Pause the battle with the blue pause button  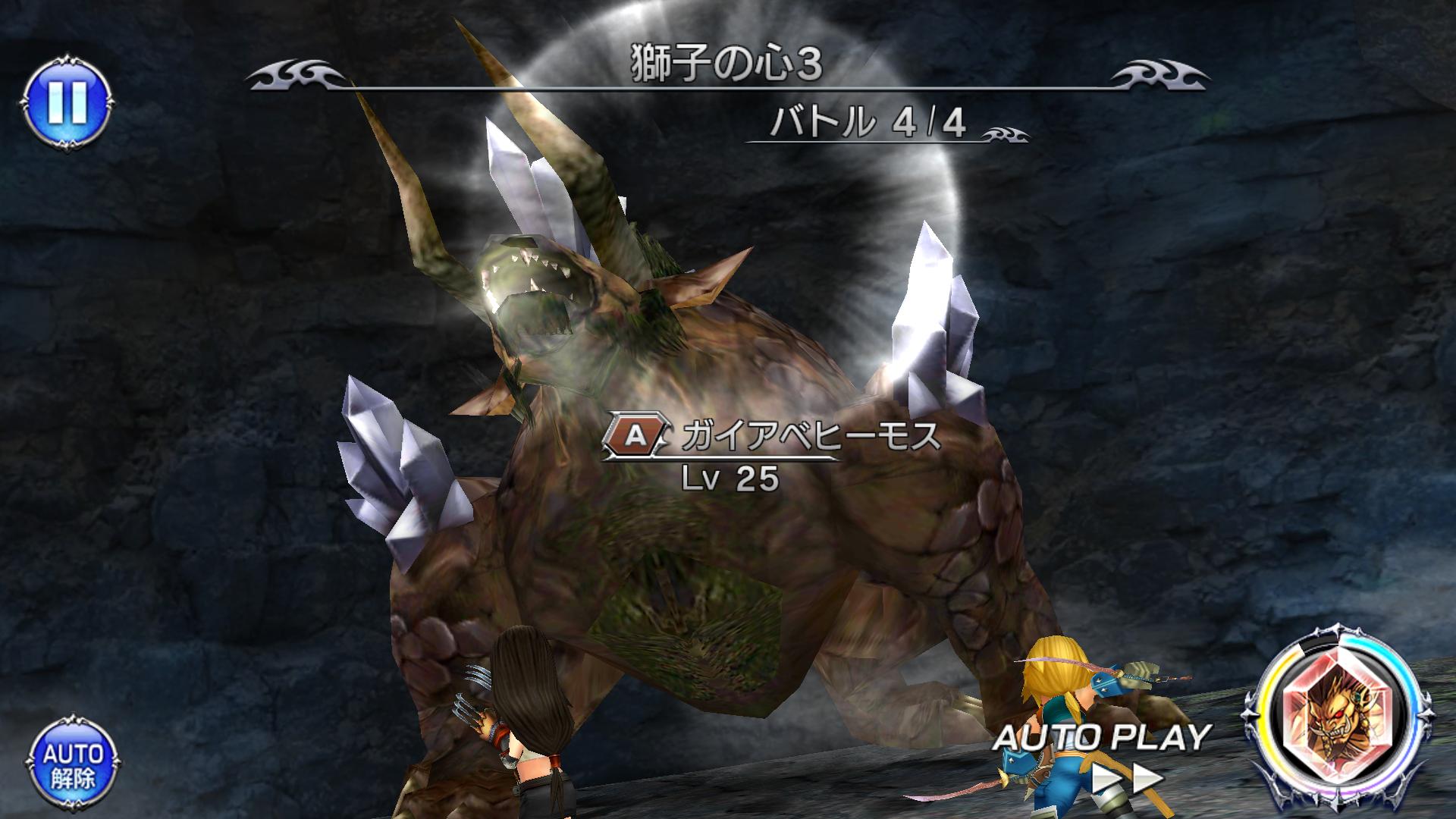[67, 102]
